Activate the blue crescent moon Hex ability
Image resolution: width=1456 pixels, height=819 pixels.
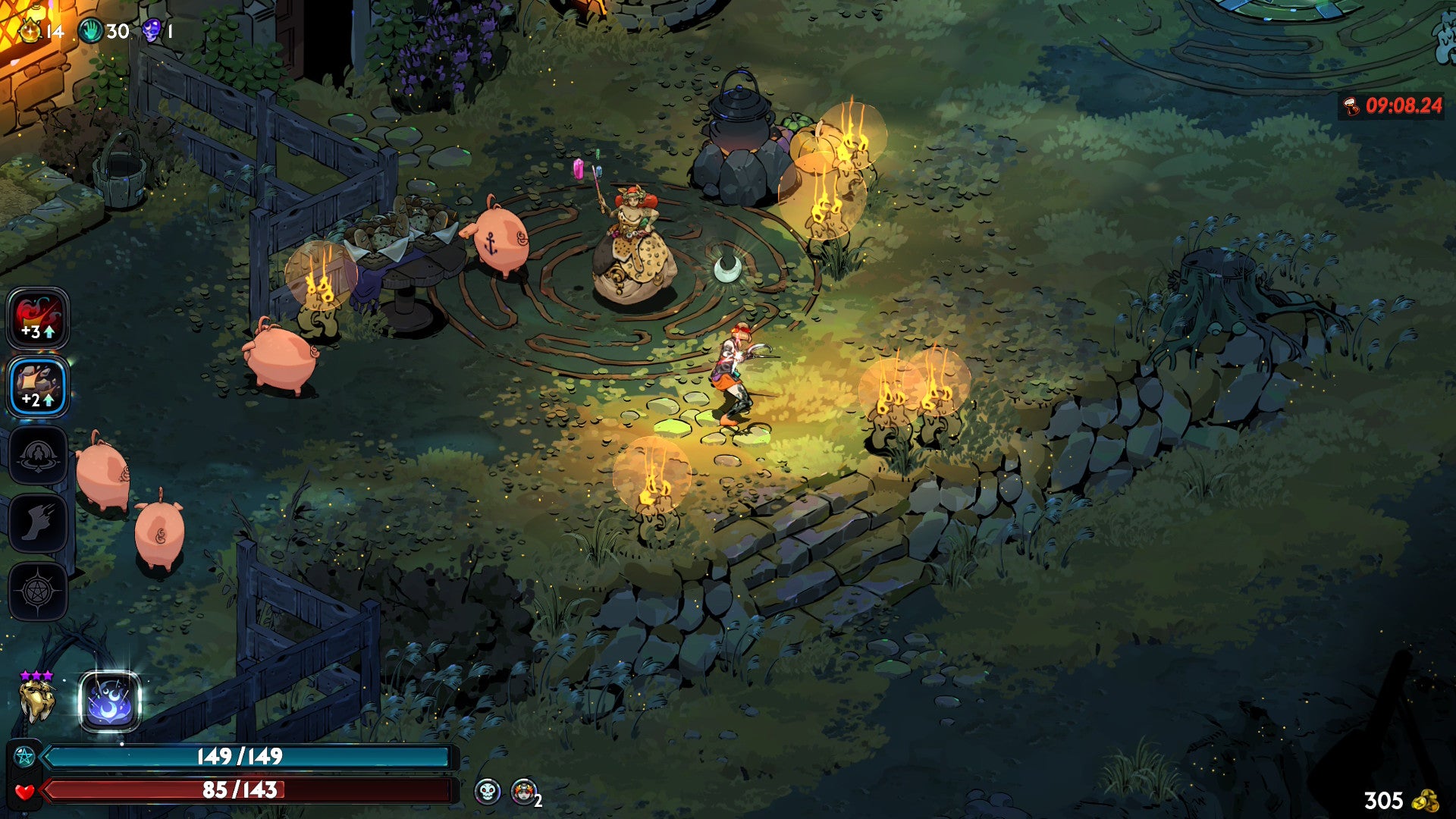pyautogui.click(x=110, y=702)
